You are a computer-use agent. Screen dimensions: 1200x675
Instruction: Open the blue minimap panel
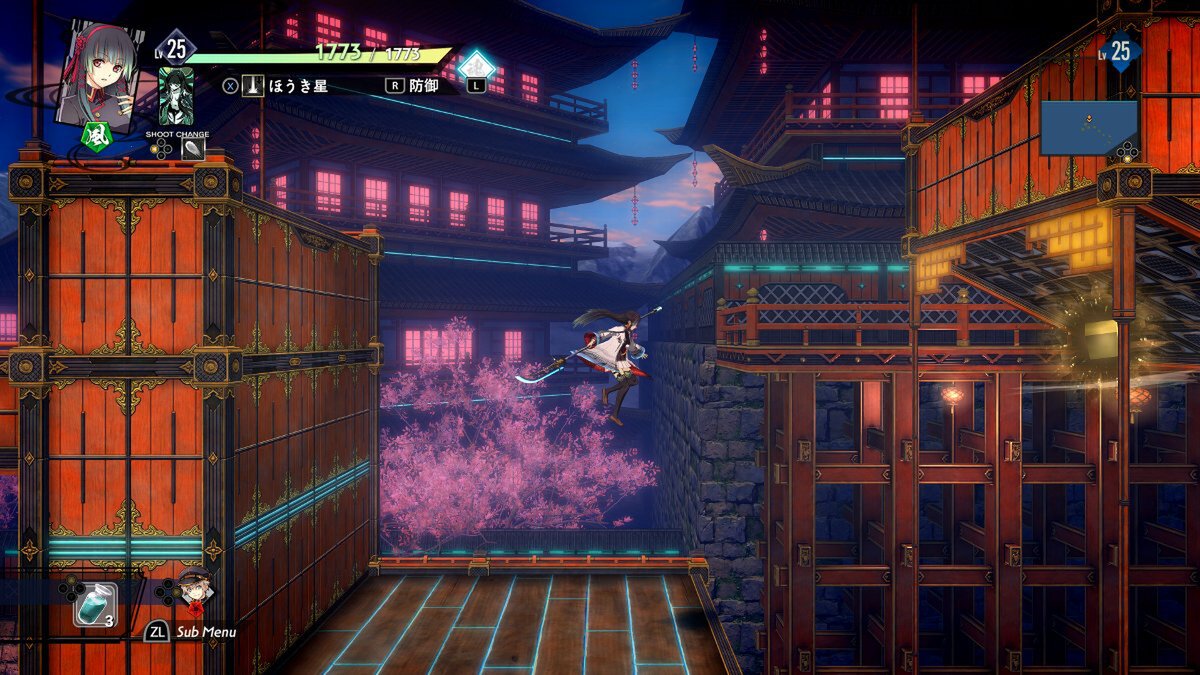pyautogui.click(x=1088, y=127)
